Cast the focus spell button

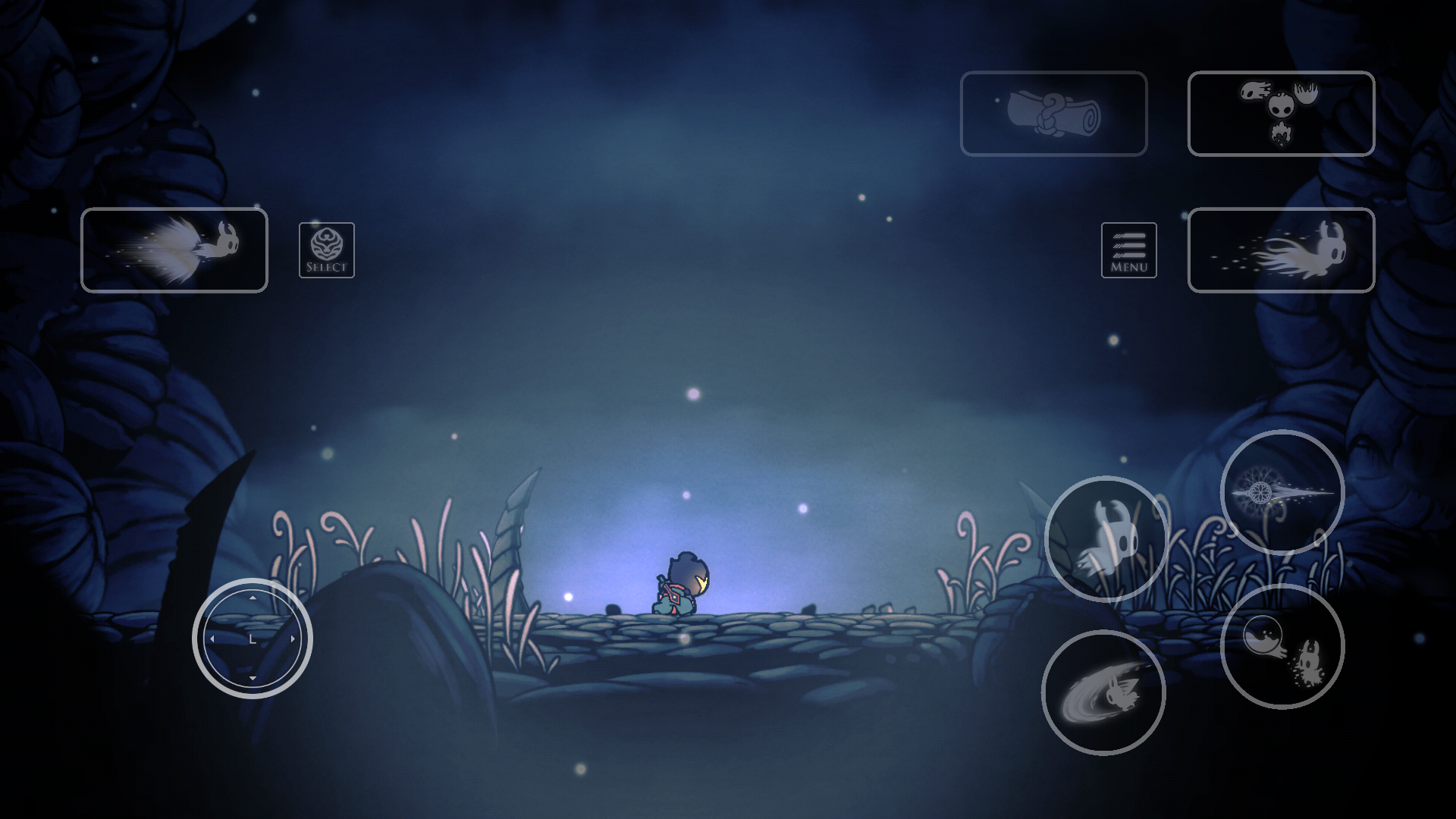[x=1282, y=647]
